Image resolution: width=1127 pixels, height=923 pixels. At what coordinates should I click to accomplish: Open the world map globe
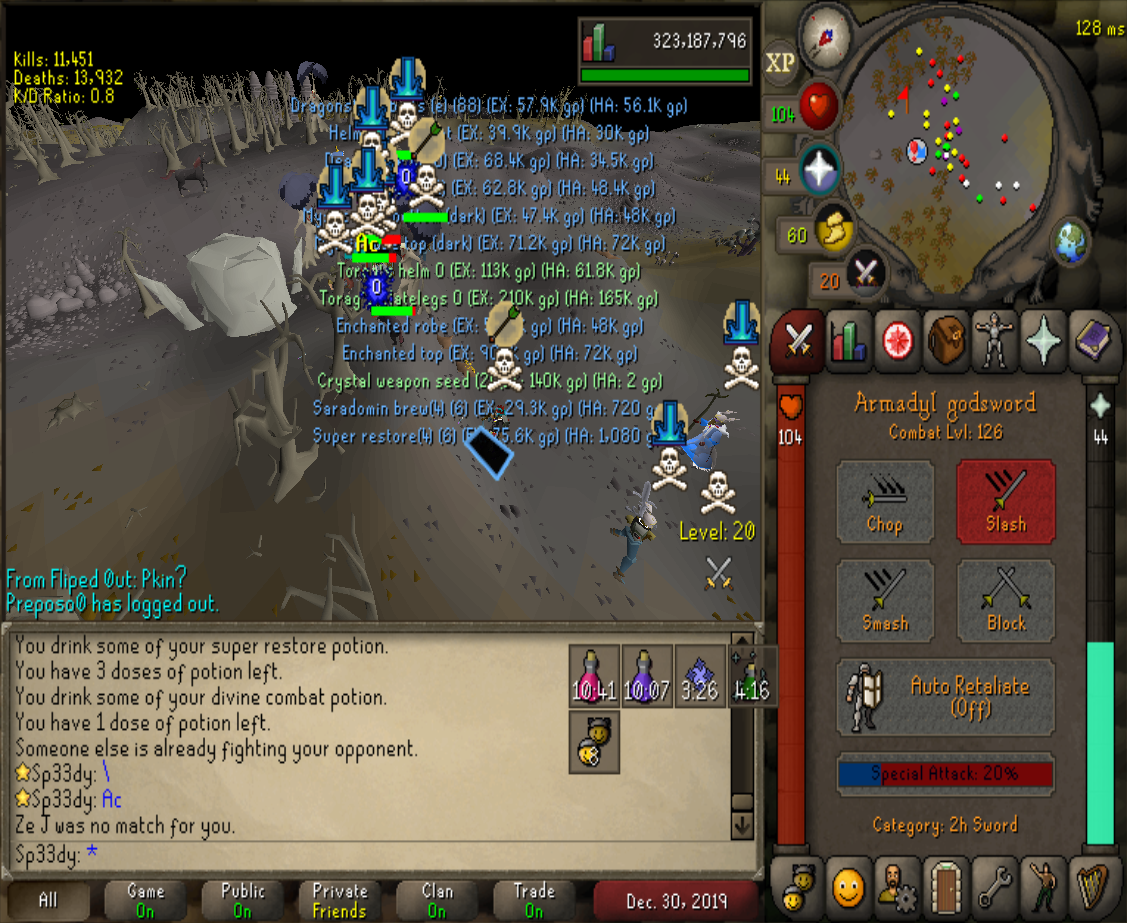[x=1069, y=241]
